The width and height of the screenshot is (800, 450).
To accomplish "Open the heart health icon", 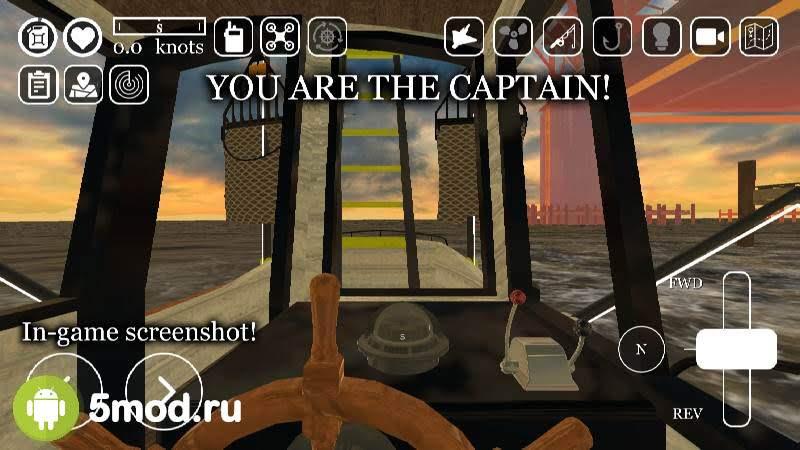I will click(83, 38).
